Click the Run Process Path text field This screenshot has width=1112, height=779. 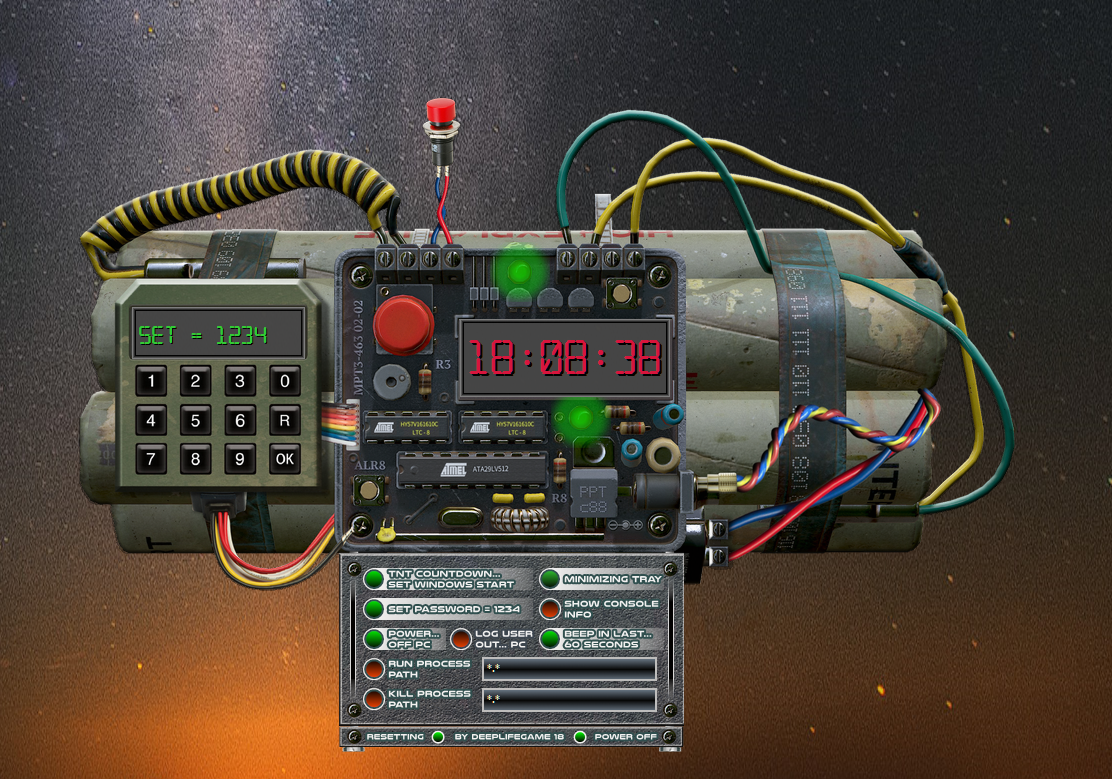coord(569,669)
